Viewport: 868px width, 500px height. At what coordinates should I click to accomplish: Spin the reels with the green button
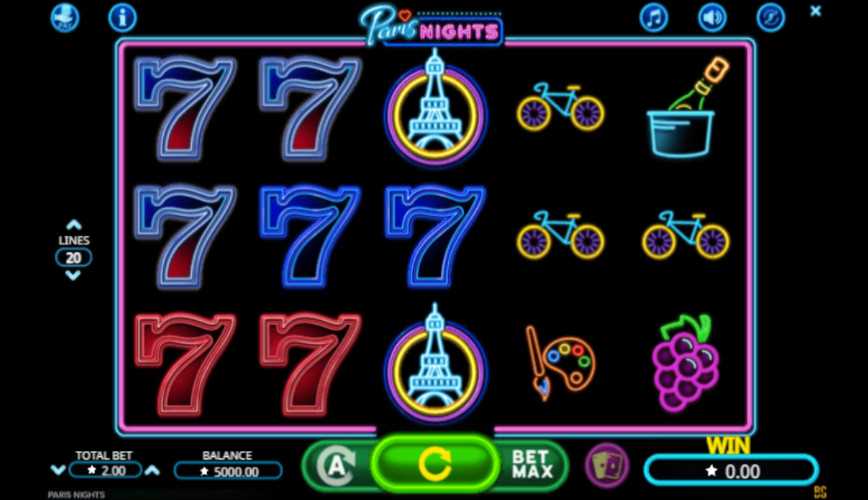point(434,463)
